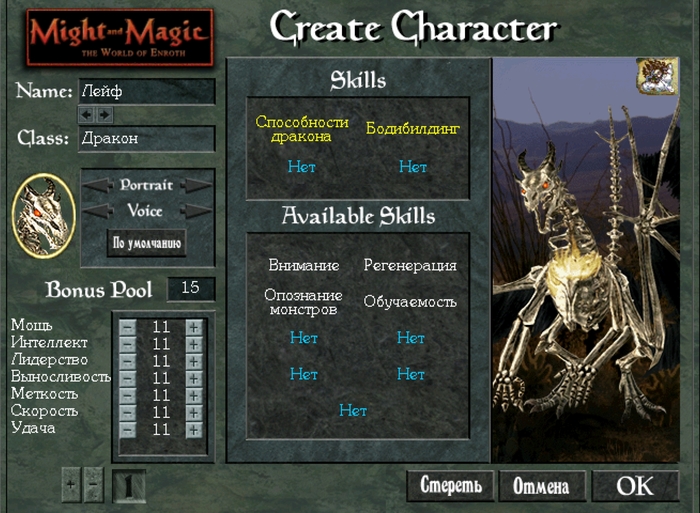The image size is (700, 513).
Task: Cancel creation with the Отмена button
Action: click(x=541, y=487)
